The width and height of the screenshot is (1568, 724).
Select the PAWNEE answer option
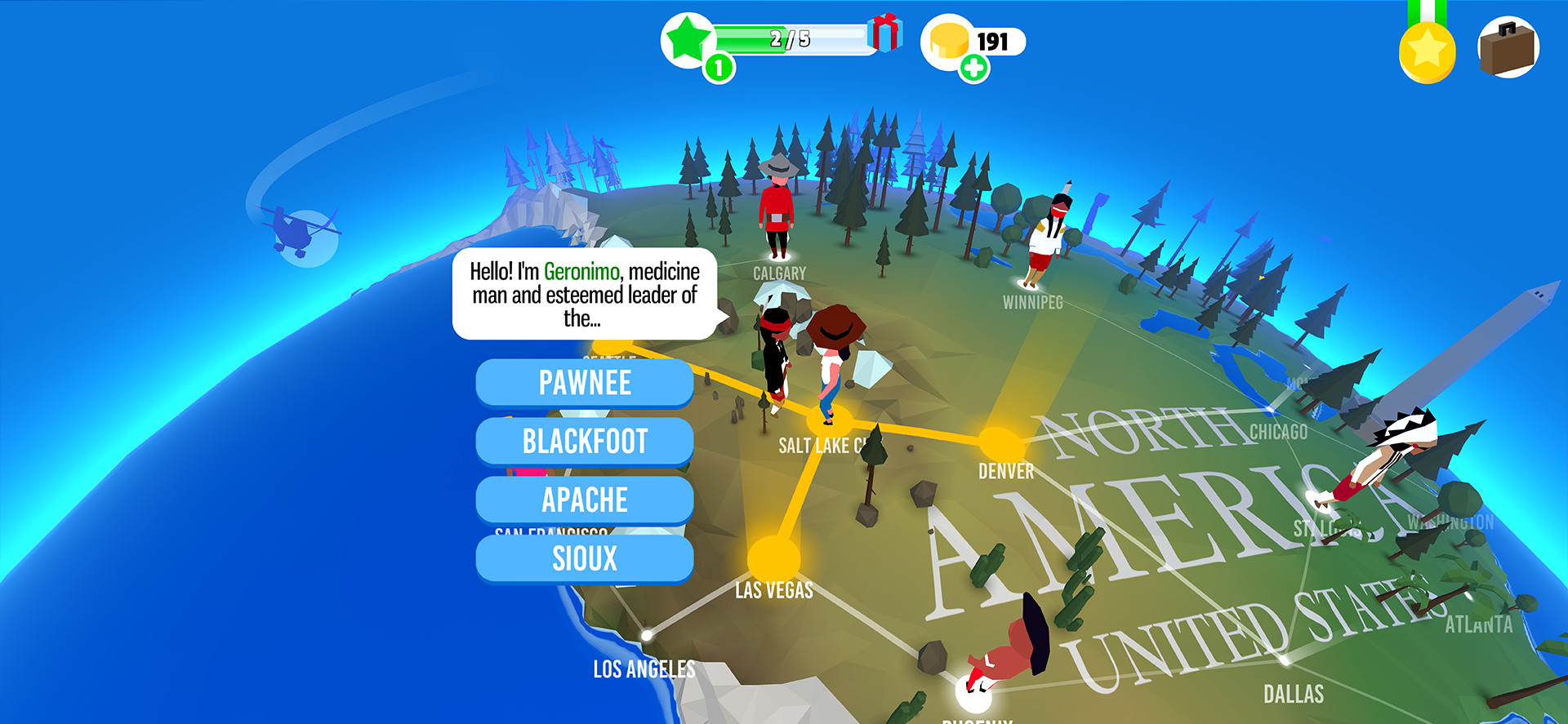coord(585,382)
